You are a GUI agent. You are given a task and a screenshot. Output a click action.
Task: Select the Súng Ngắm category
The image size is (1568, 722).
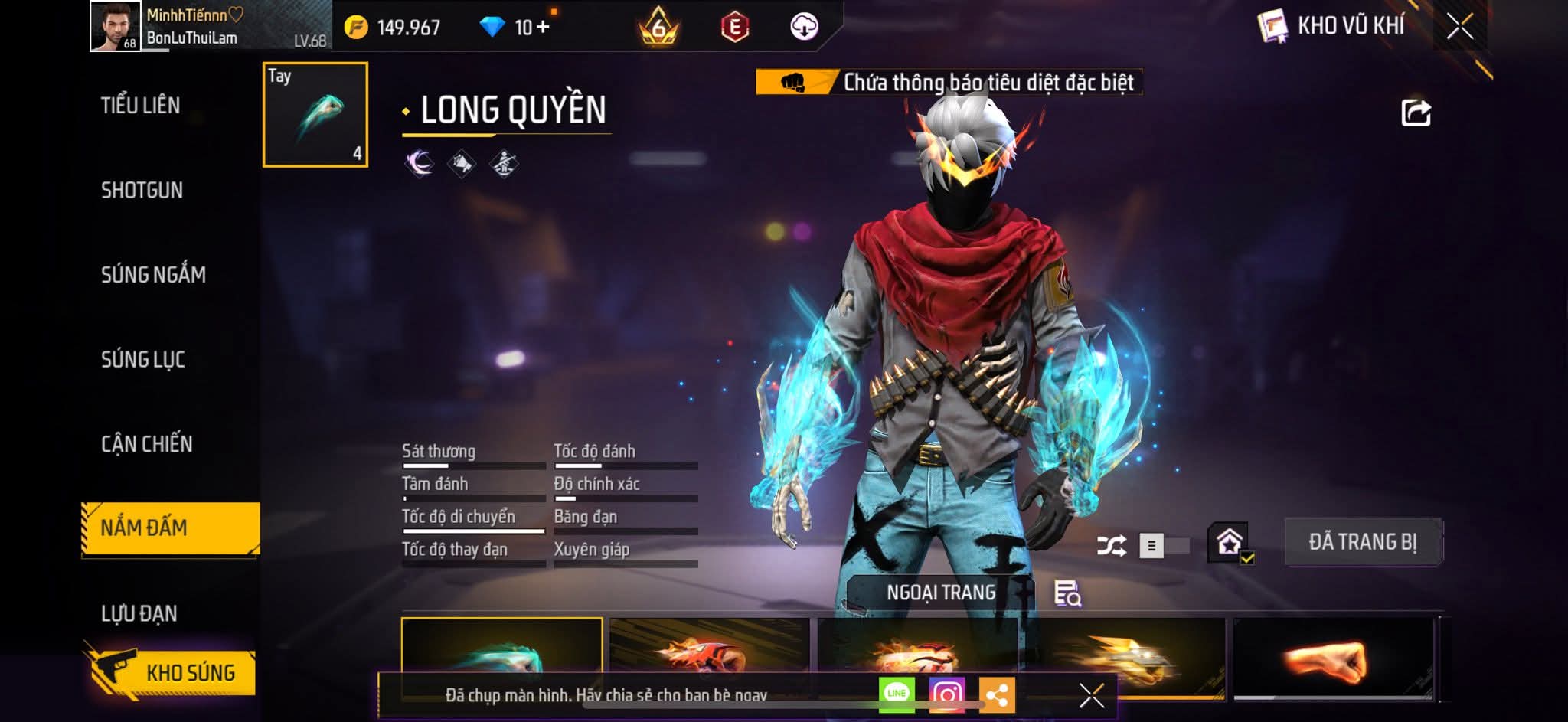point(153,275)
